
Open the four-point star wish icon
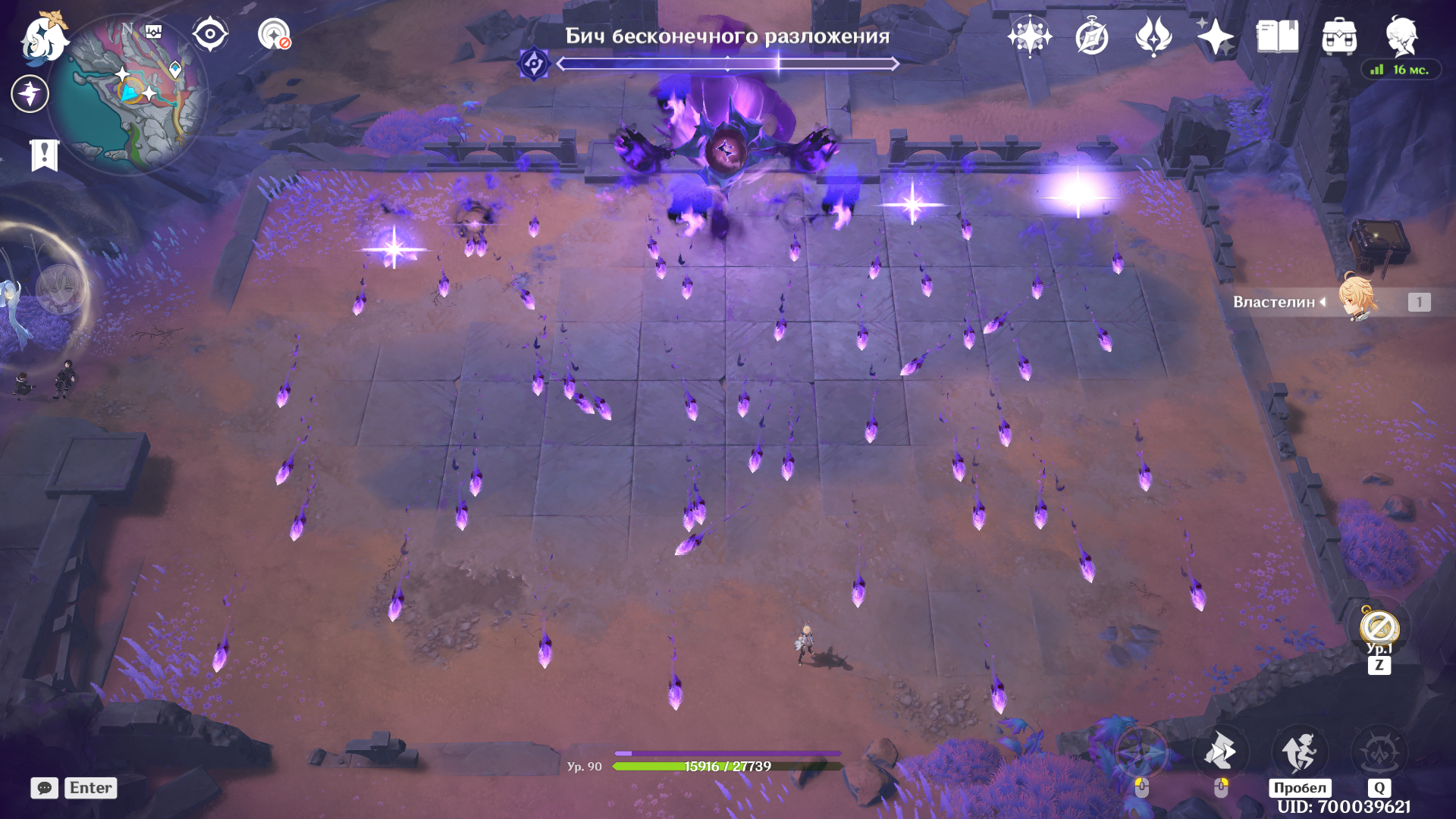click(1029, 36)
